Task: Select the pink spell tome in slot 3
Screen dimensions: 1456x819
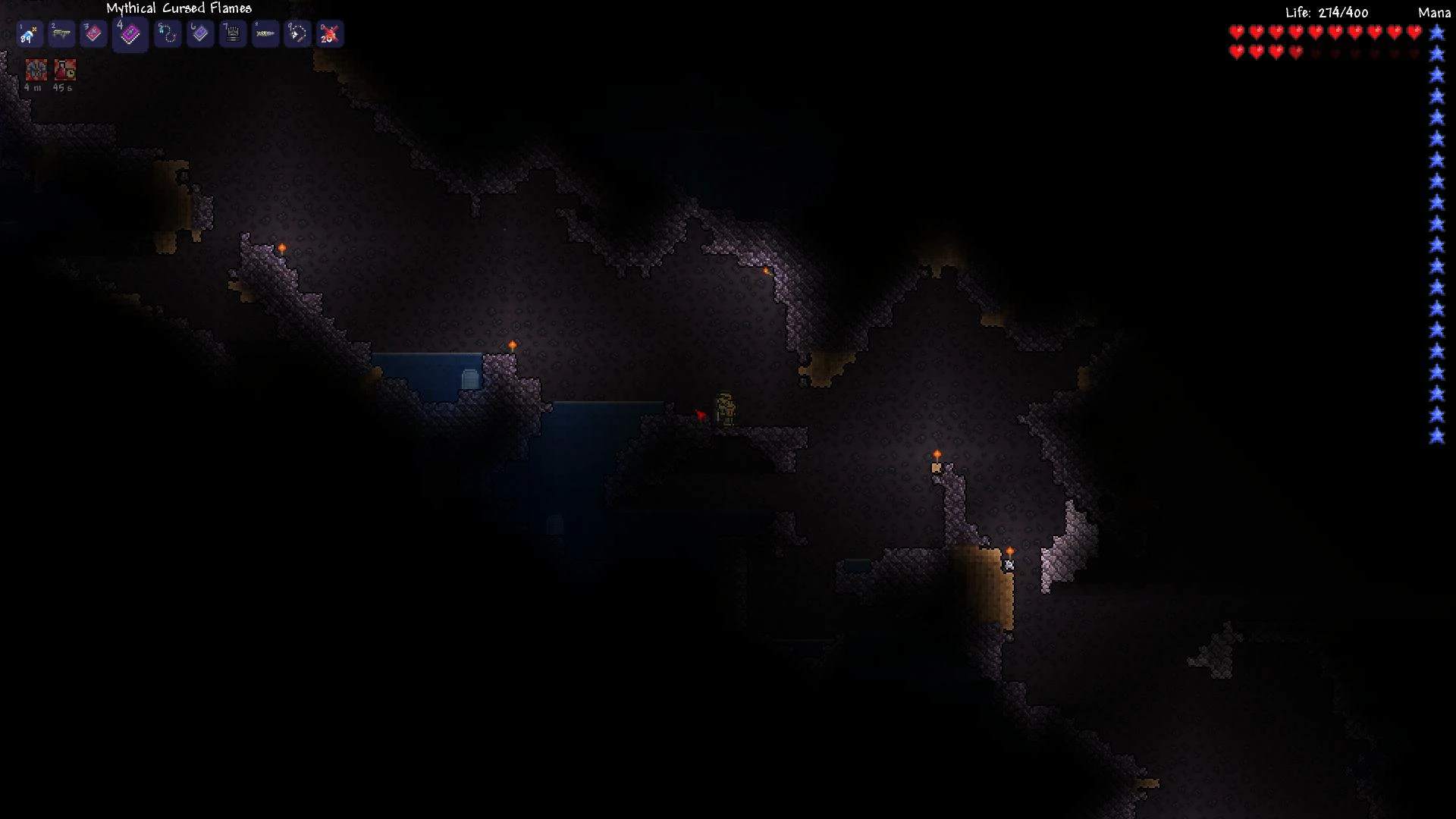Action: pyautogui.click(x=94, y=33)
